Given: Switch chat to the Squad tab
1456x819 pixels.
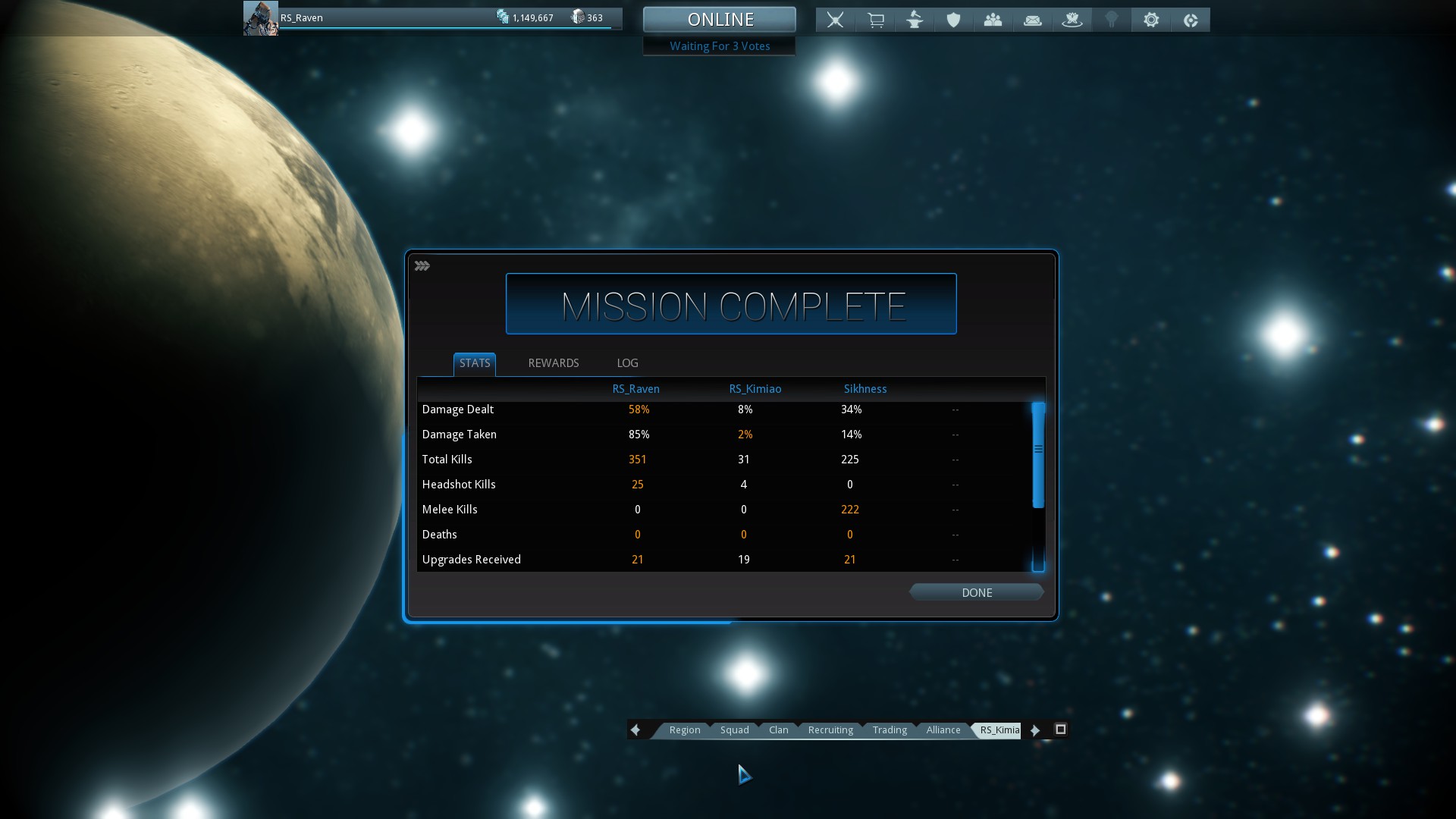Looking at the screenshot, I should [734, 730].
